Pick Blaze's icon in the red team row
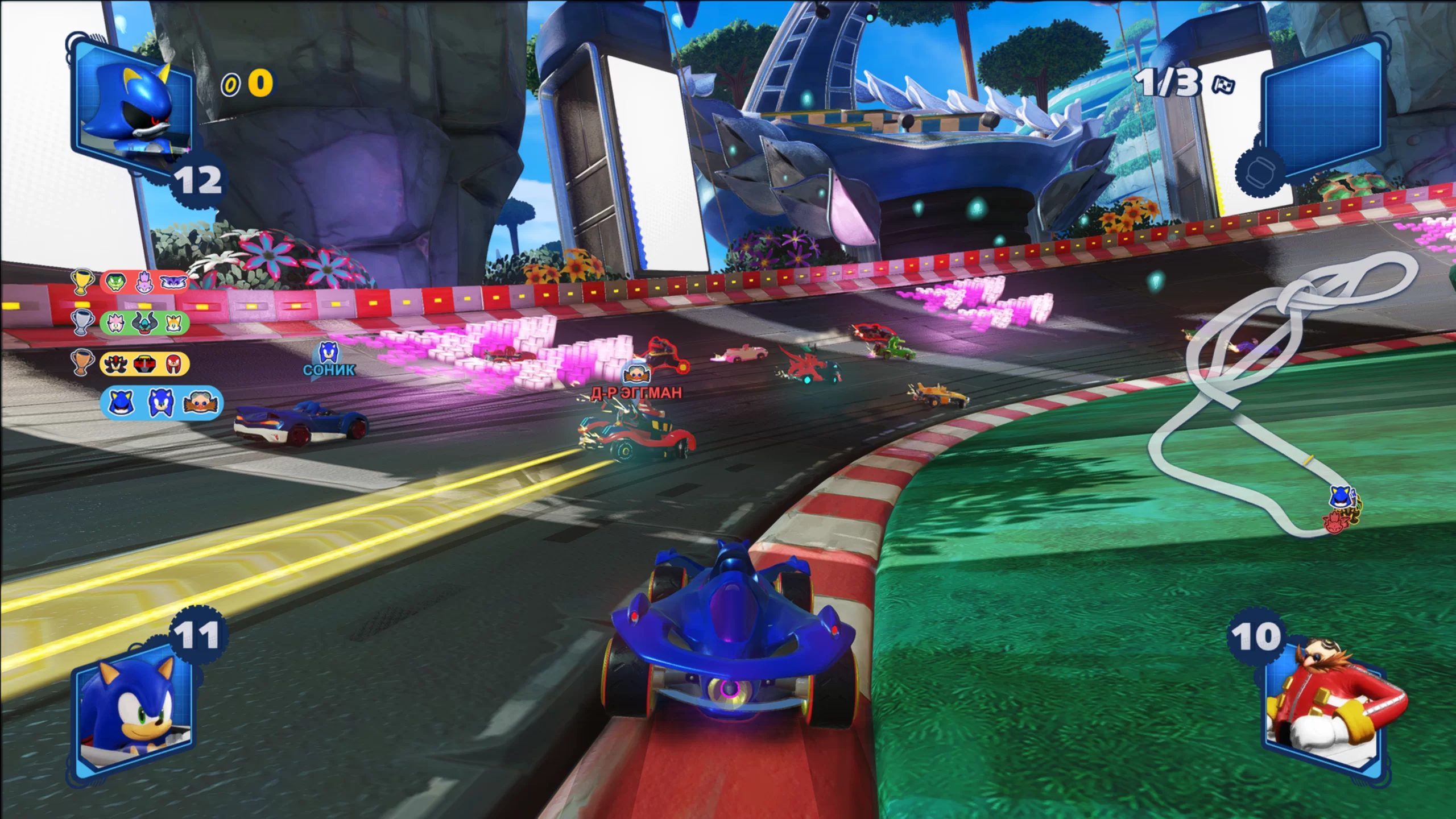Viewport: 1456px width, 819px height. pos(144,282)
